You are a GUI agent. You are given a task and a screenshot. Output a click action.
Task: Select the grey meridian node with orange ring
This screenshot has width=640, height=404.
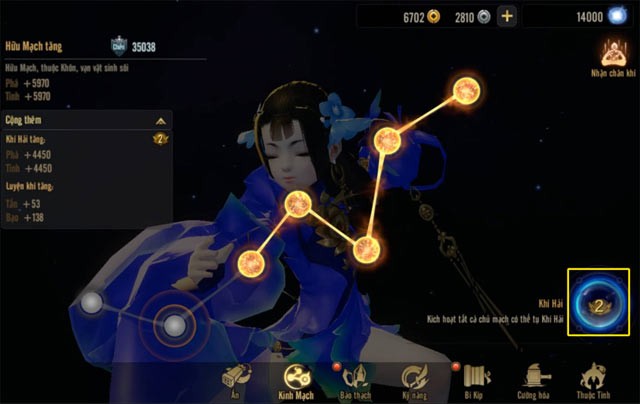click(x=175, y=324)
